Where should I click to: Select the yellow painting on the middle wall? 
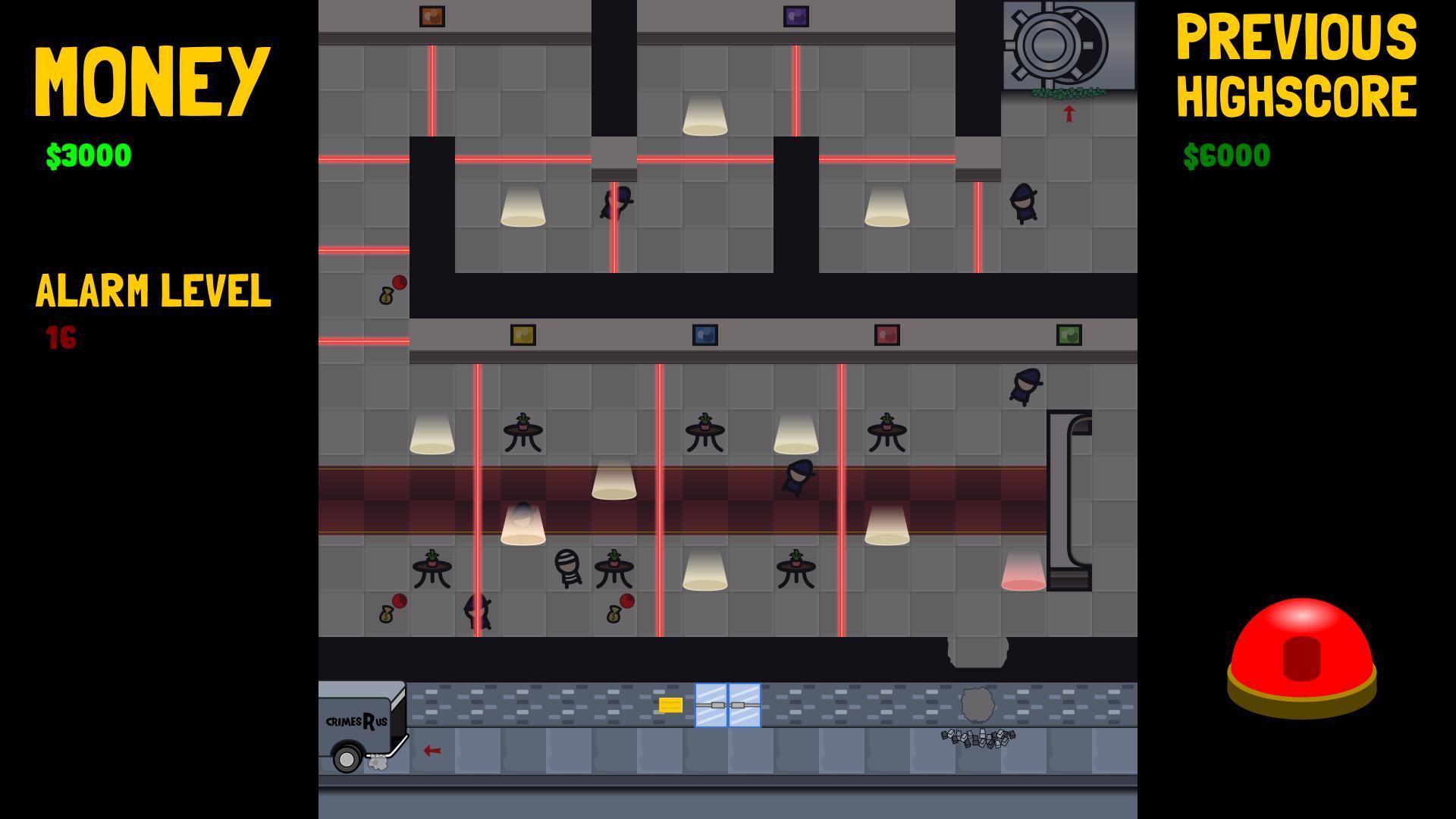522,334
